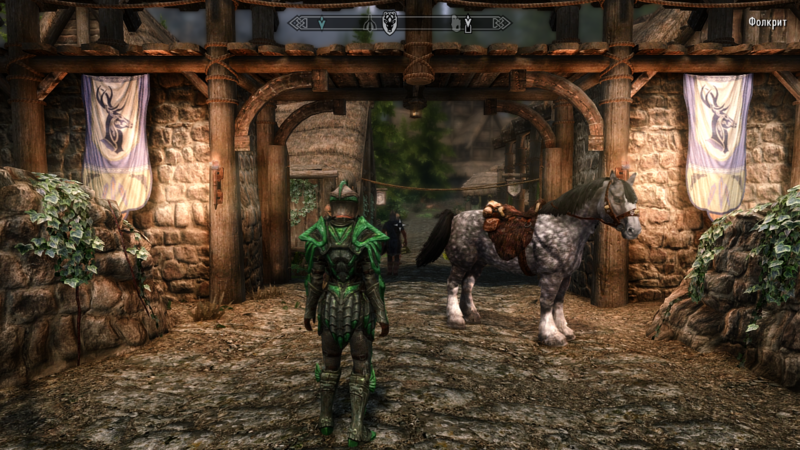This screenshot has height=450, width=800.
Task: Click the city shield marker on the compass
Action: 389,22
